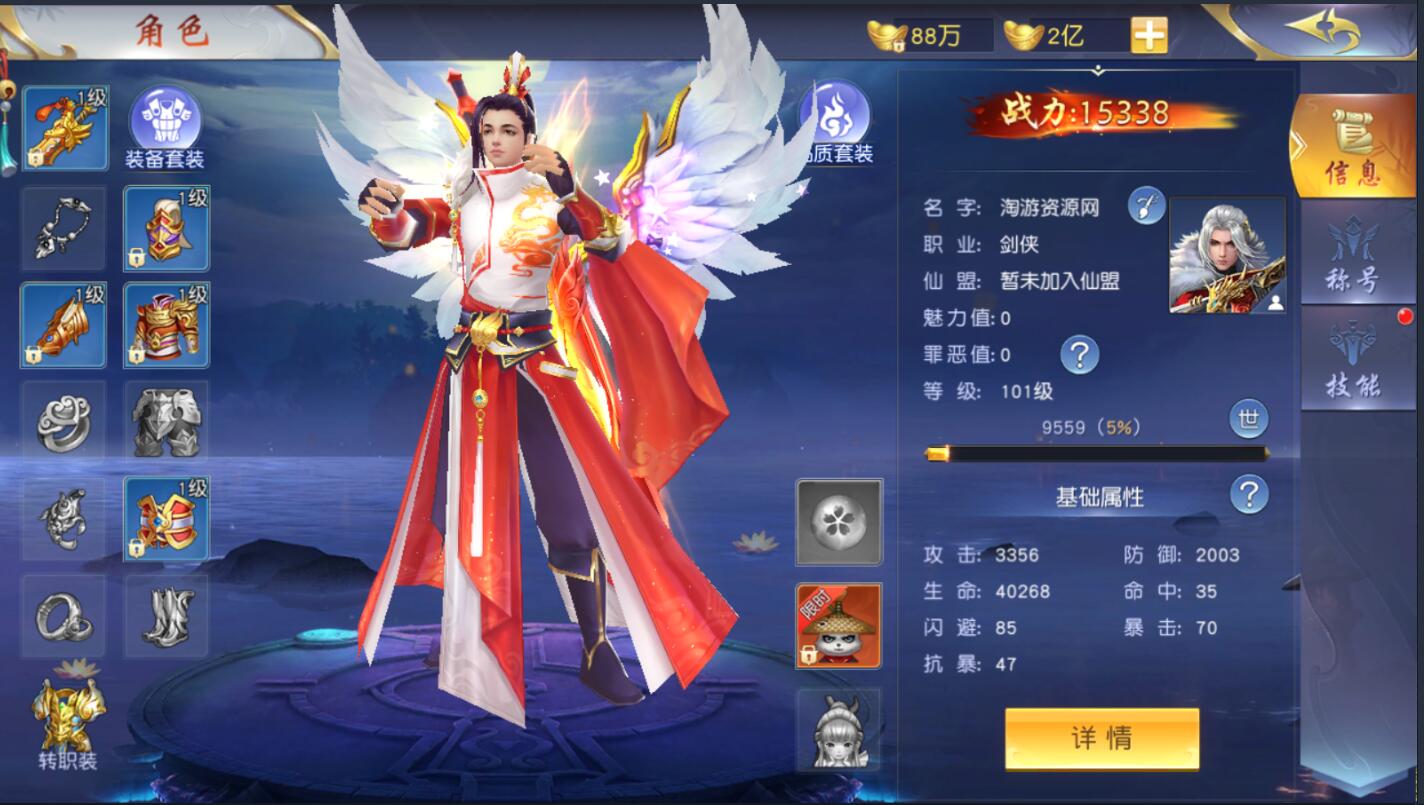Select the limited-time panda pet slot
This screenshot has width=1424, height=805.
pos(838,626)
